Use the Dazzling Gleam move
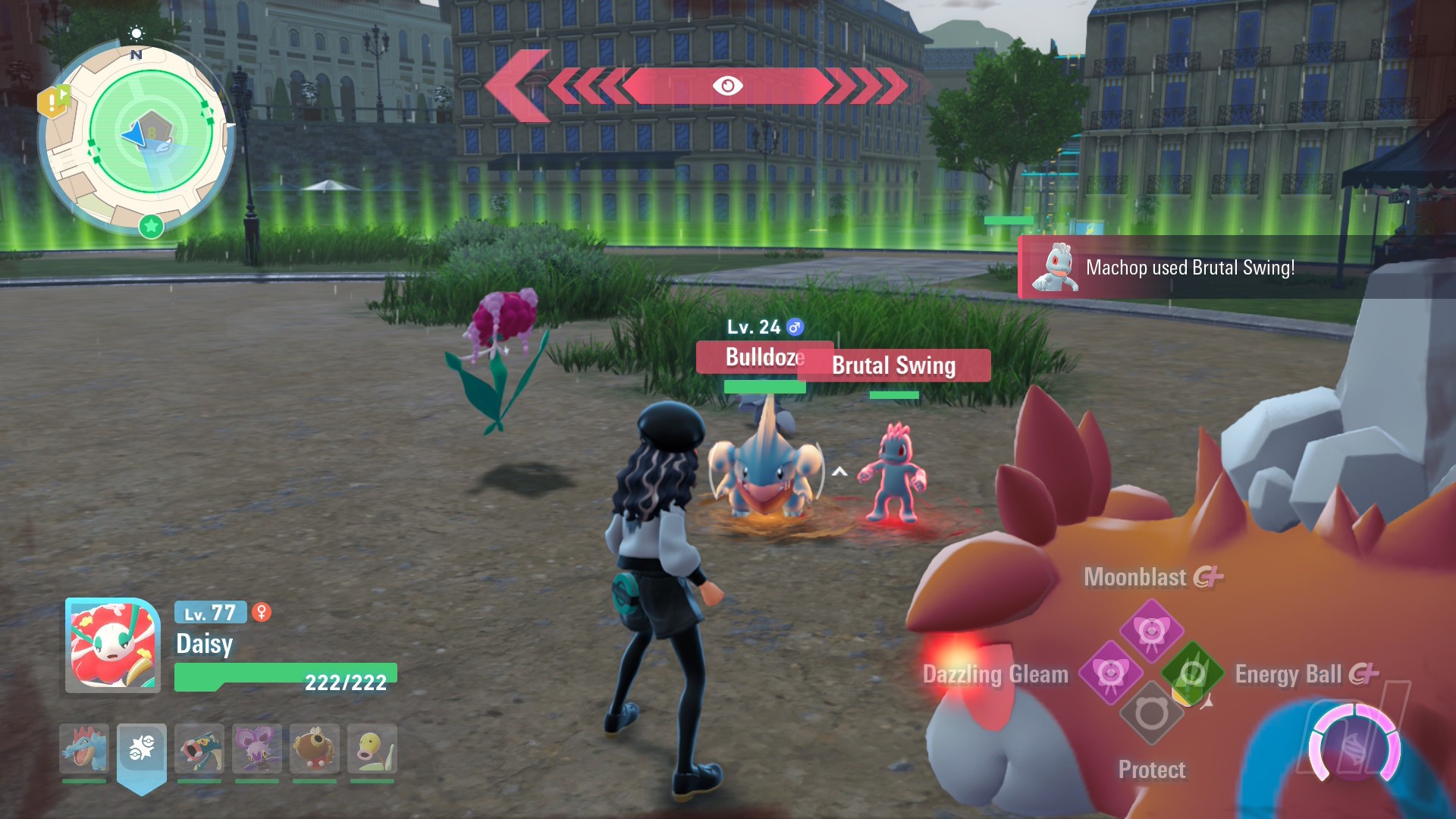 pos(1110,673)
